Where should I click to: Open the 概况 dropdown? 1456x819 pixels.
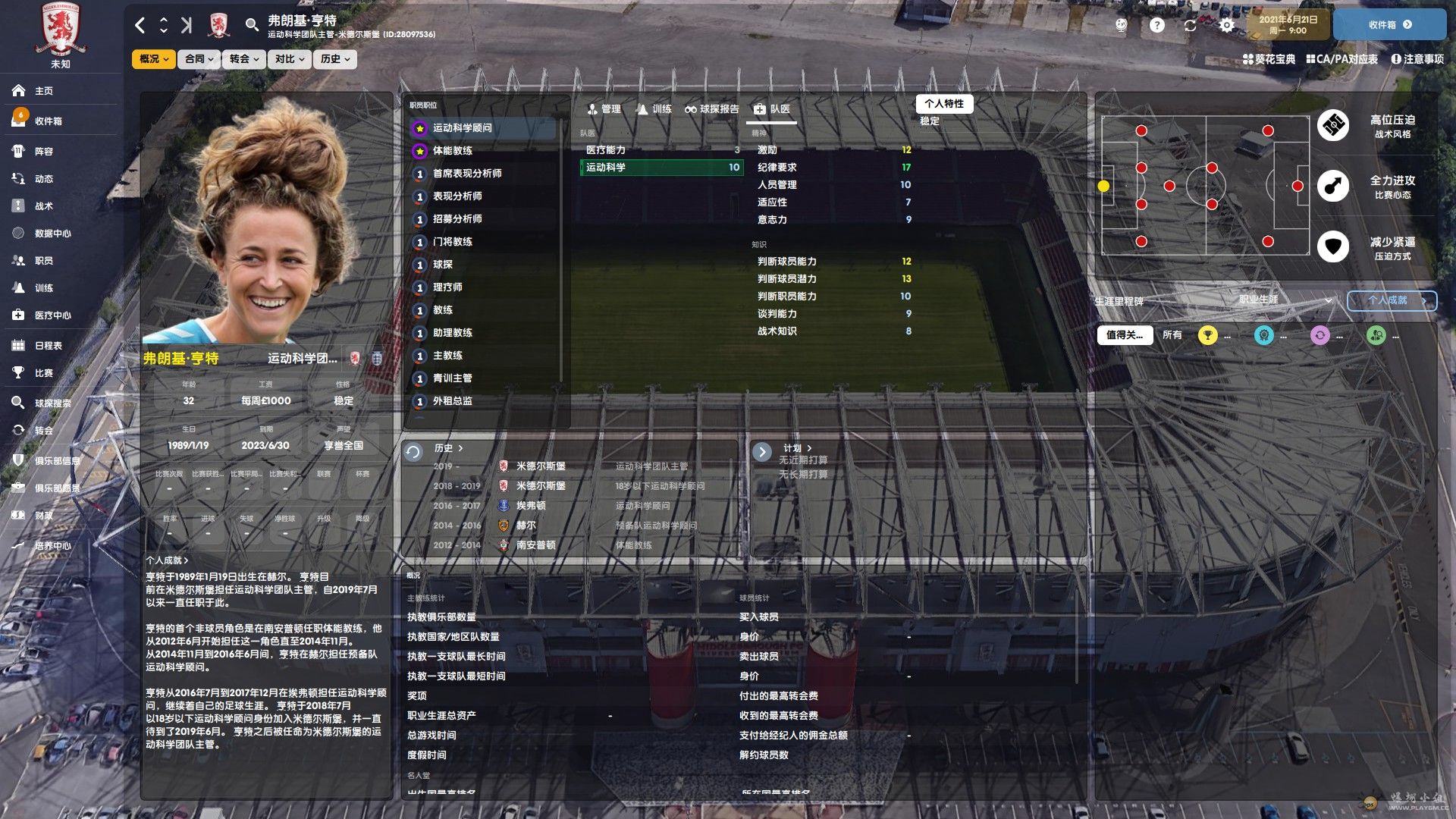(x=154, y=59)
